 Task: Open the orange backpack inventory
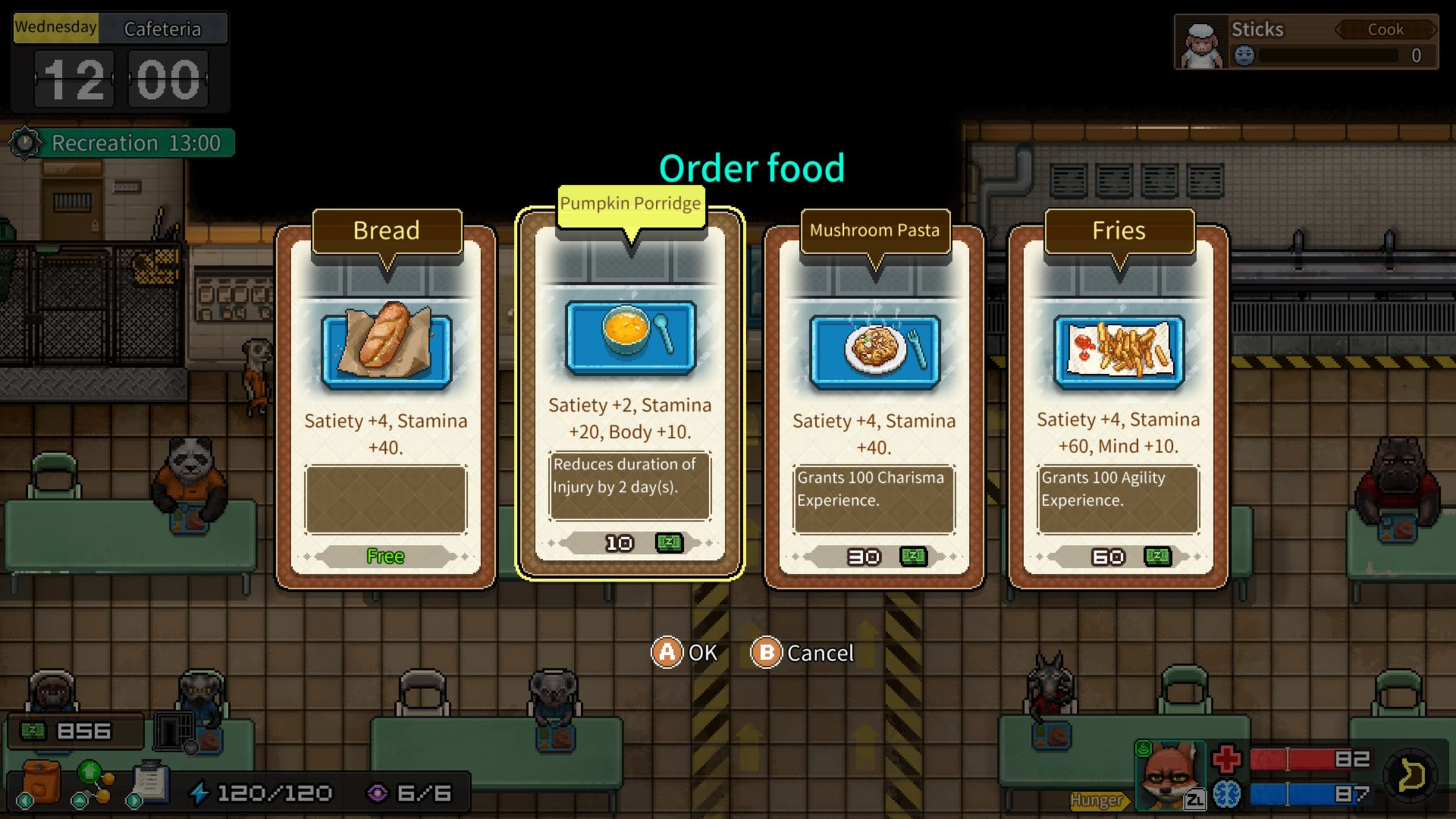point(41,783)
